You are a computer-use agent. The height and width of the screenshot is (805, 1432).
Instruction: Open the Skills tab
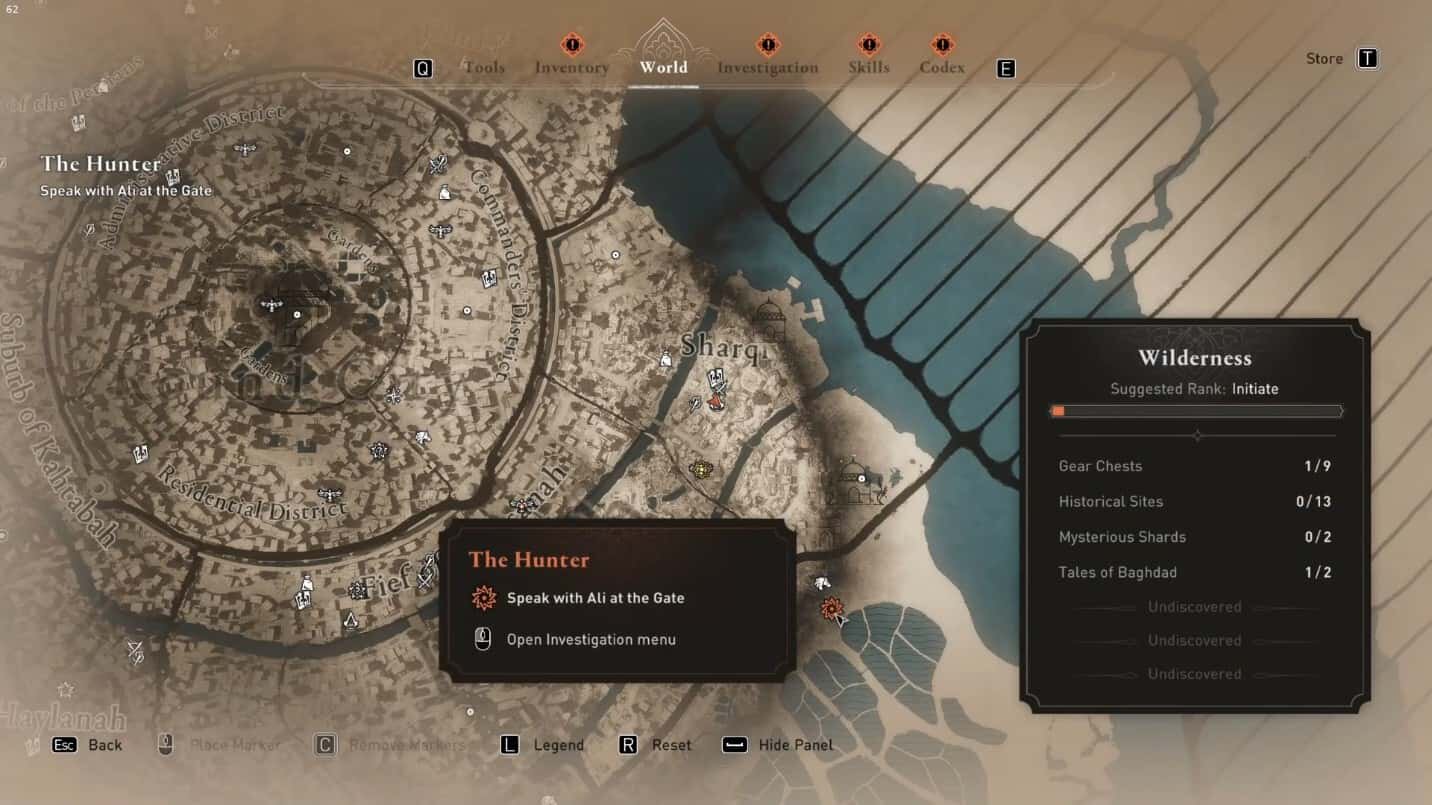pyautogui.click(x=868, y=68)
